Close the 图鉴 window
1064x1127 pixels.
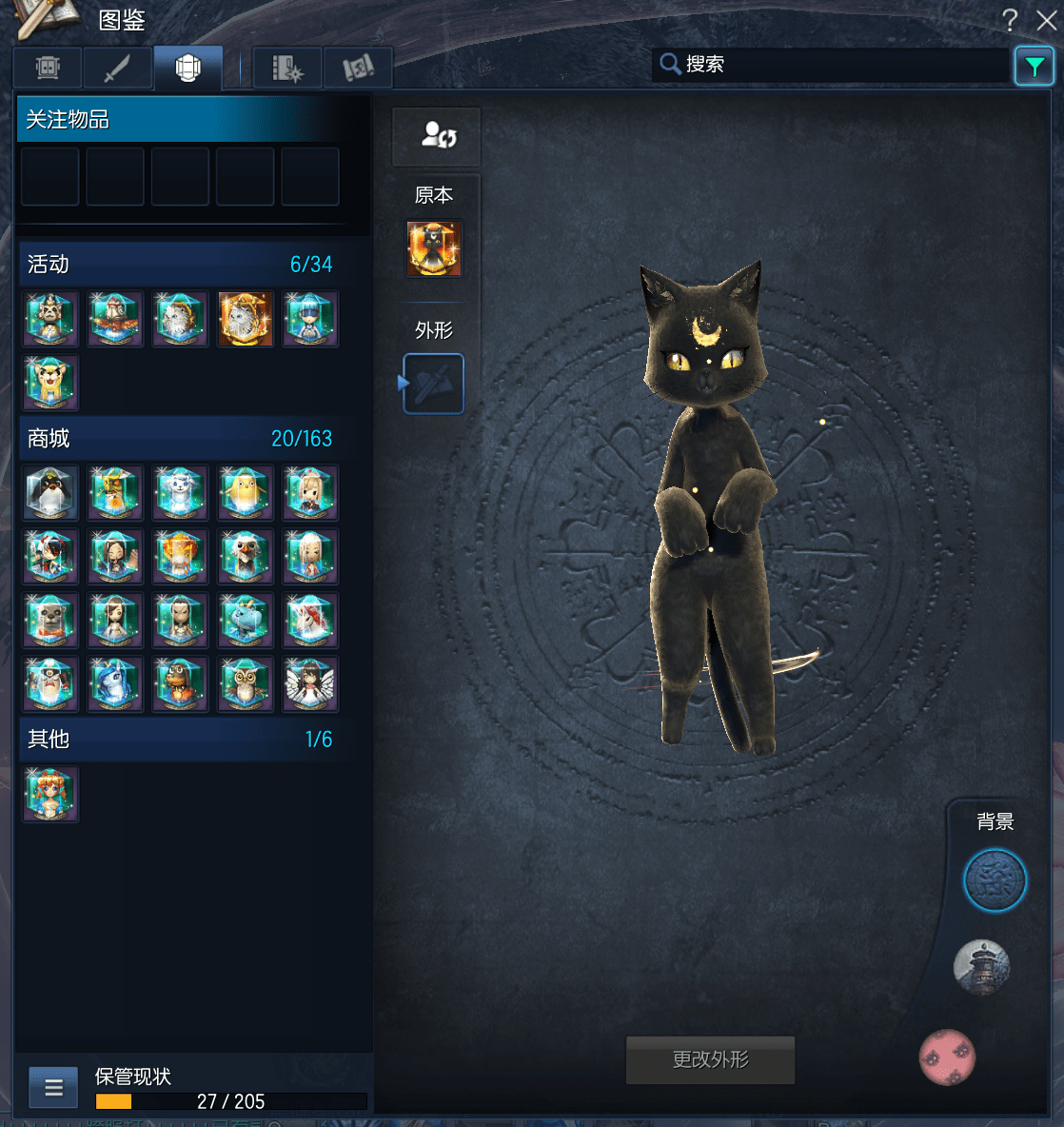tap(1046, 20)
